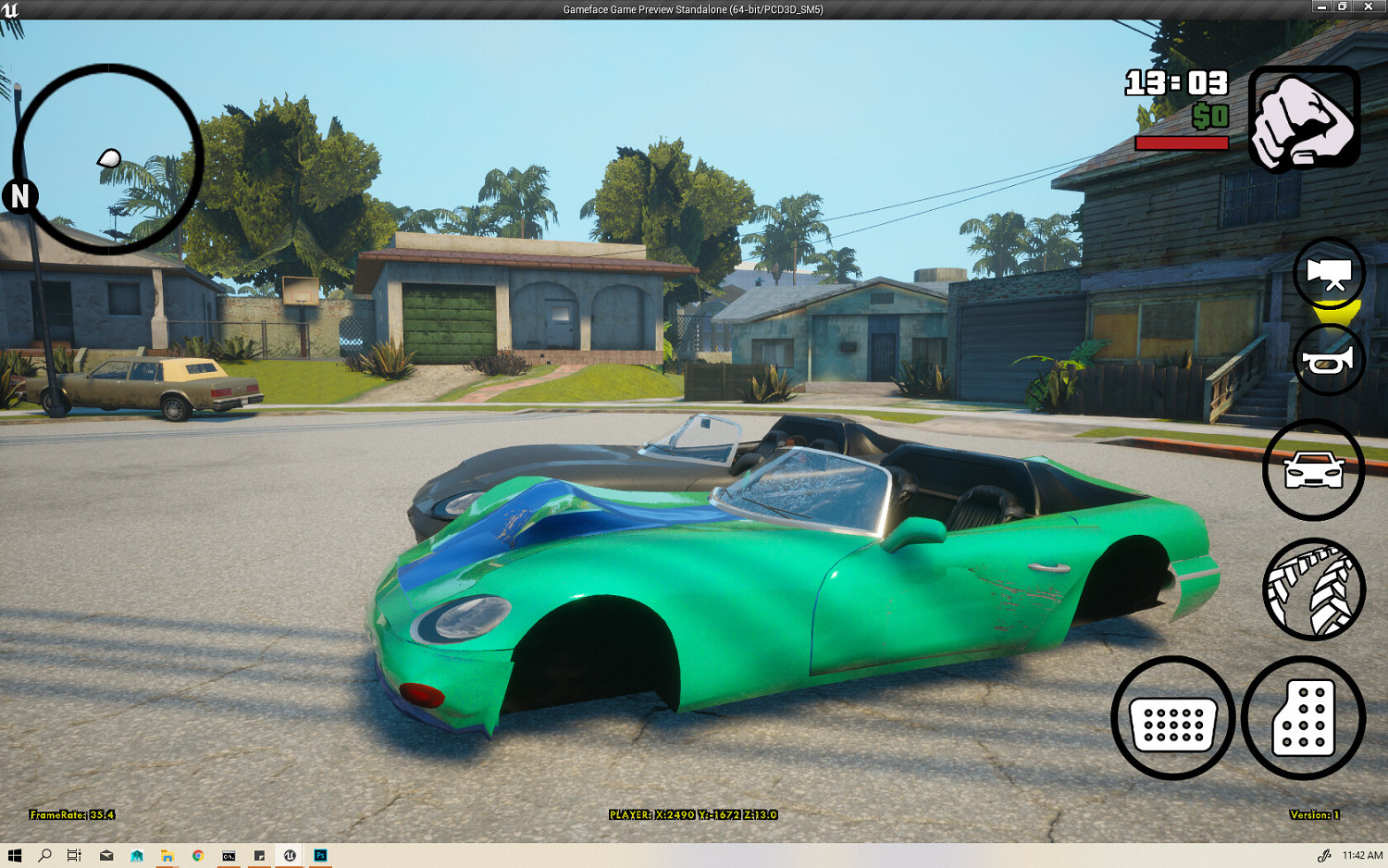Click the player blip inside the minimap
This screenshot has width=1388, height=868.
point(109,159)
